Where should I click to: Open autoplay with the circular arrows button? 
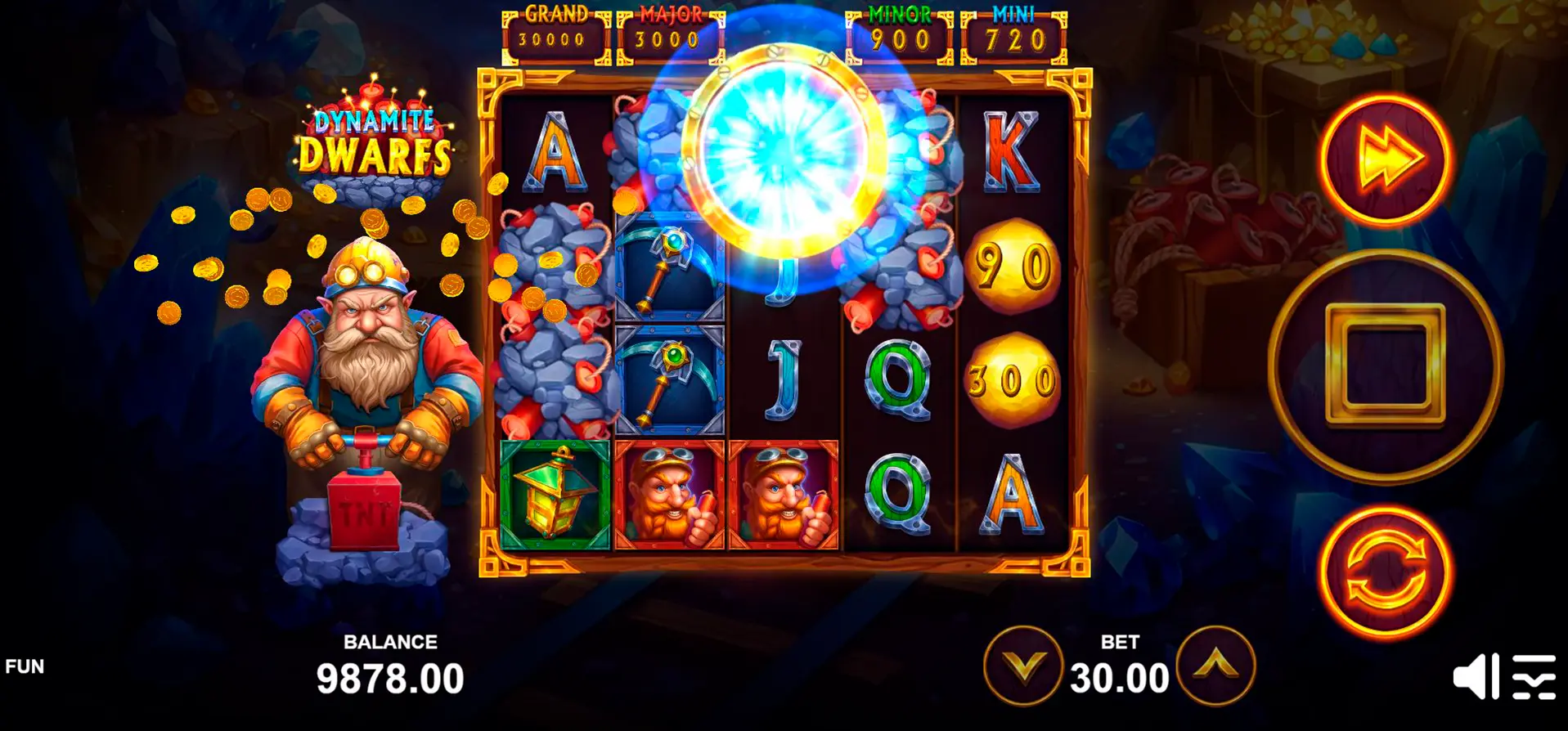click(1385, 572)
